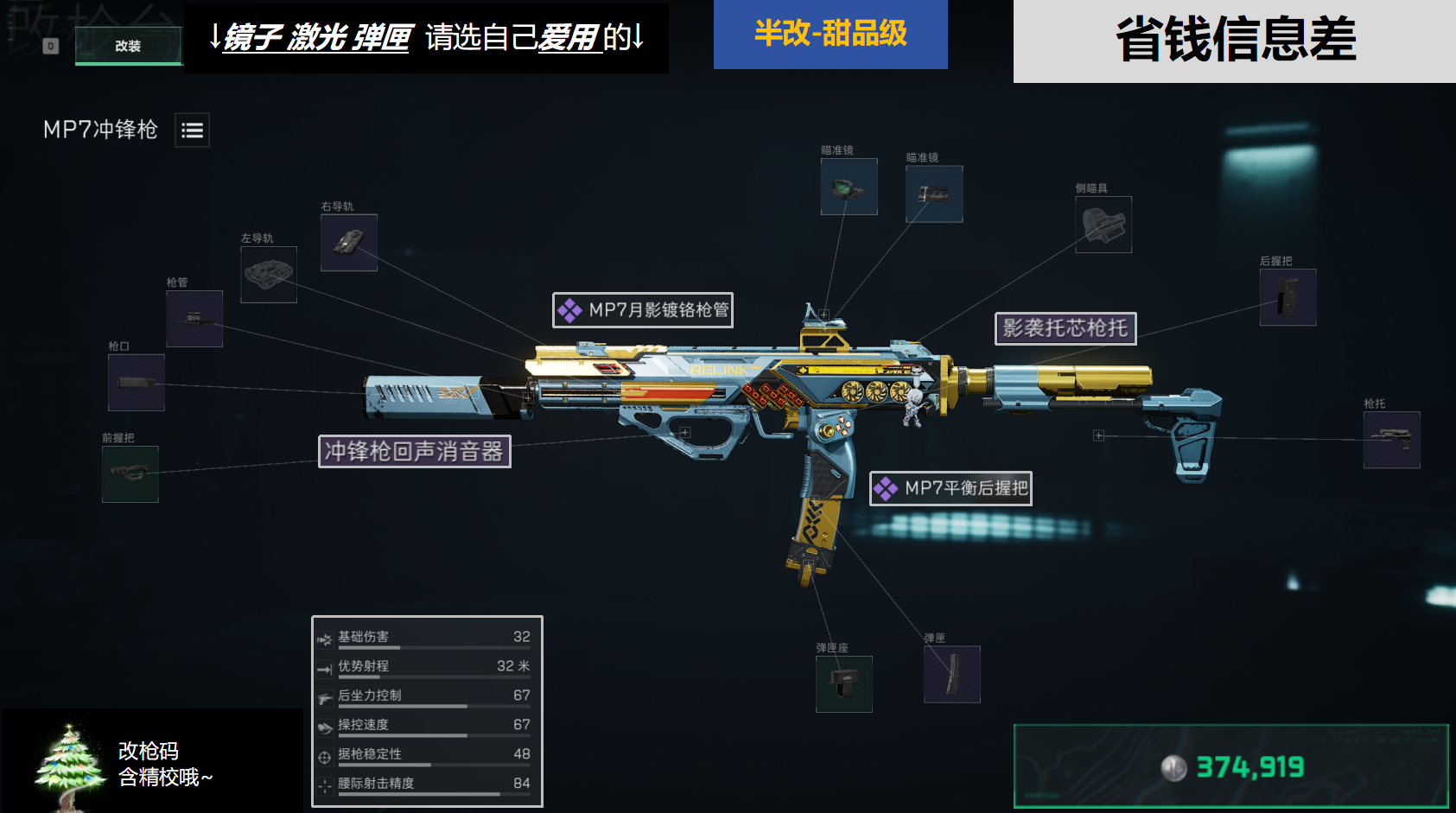This screenshot has width=1456, height=813.
Task: Open the 枪管 barrel attachment slot
Action: [194, 317]
